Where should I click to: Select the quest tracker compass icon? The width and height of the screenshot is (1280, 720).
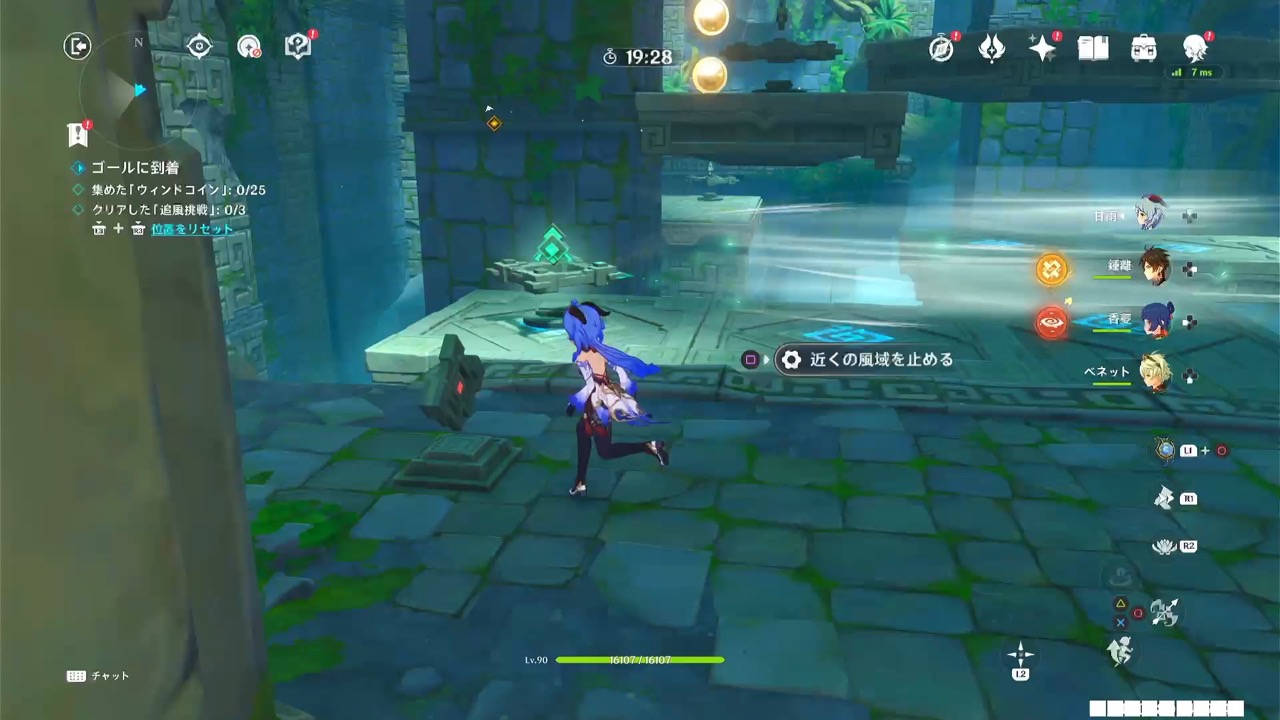199,45
